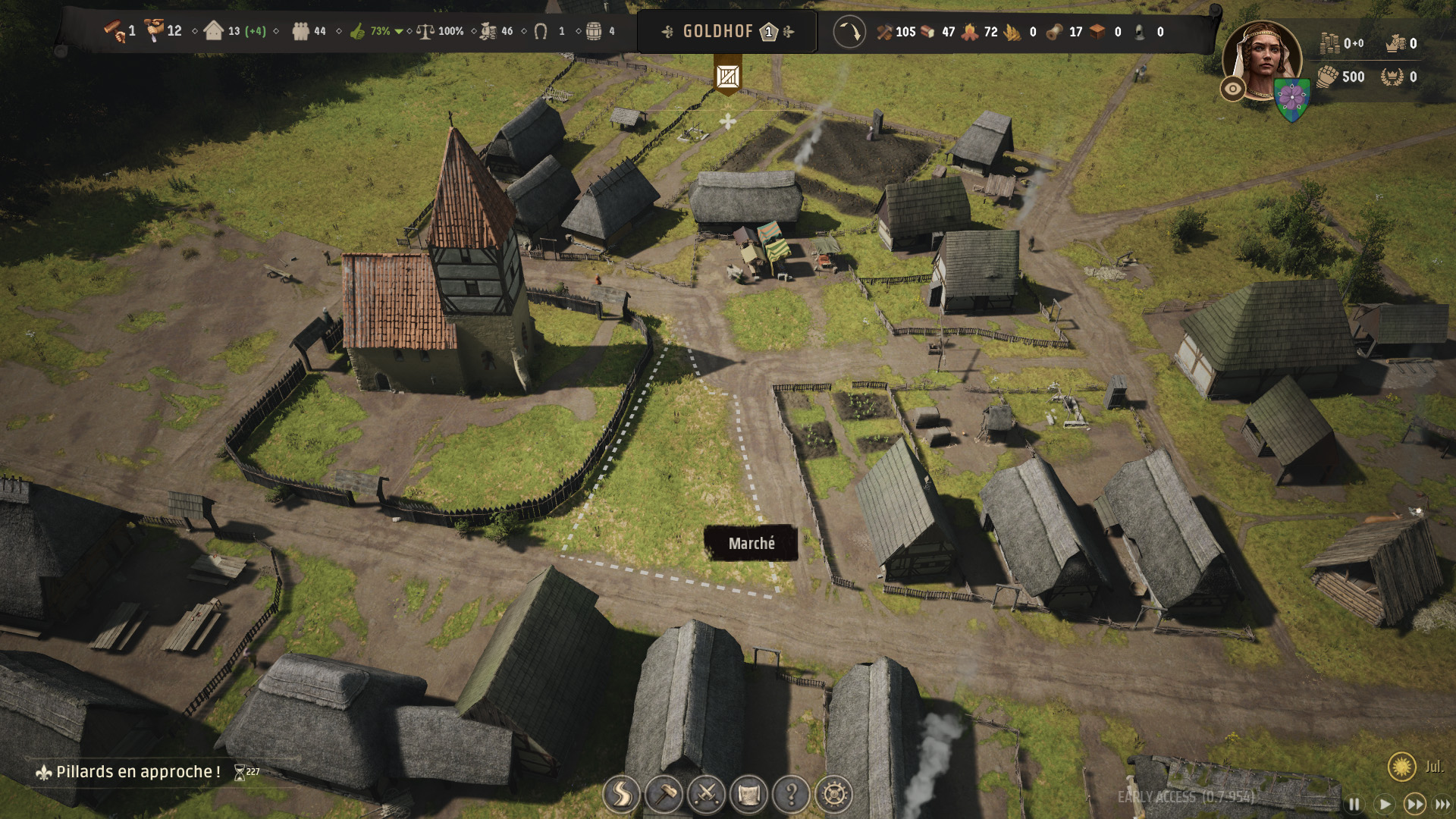Select the GOLDHOF settlement name banner

pyautogui.click(x=717, y=32)
